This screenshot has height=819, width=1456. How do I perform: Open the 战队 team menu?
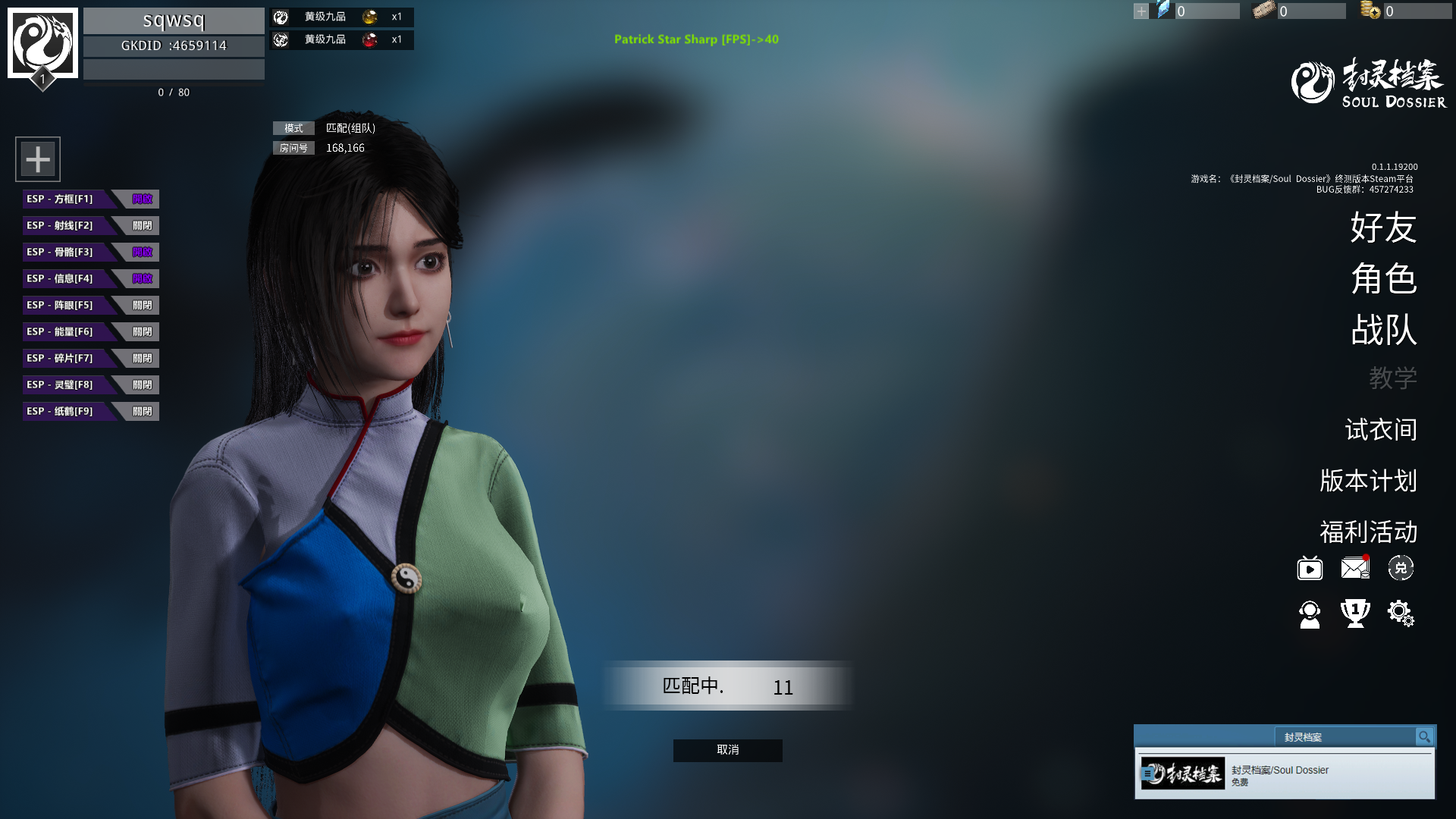click(x=1383, y=331)
